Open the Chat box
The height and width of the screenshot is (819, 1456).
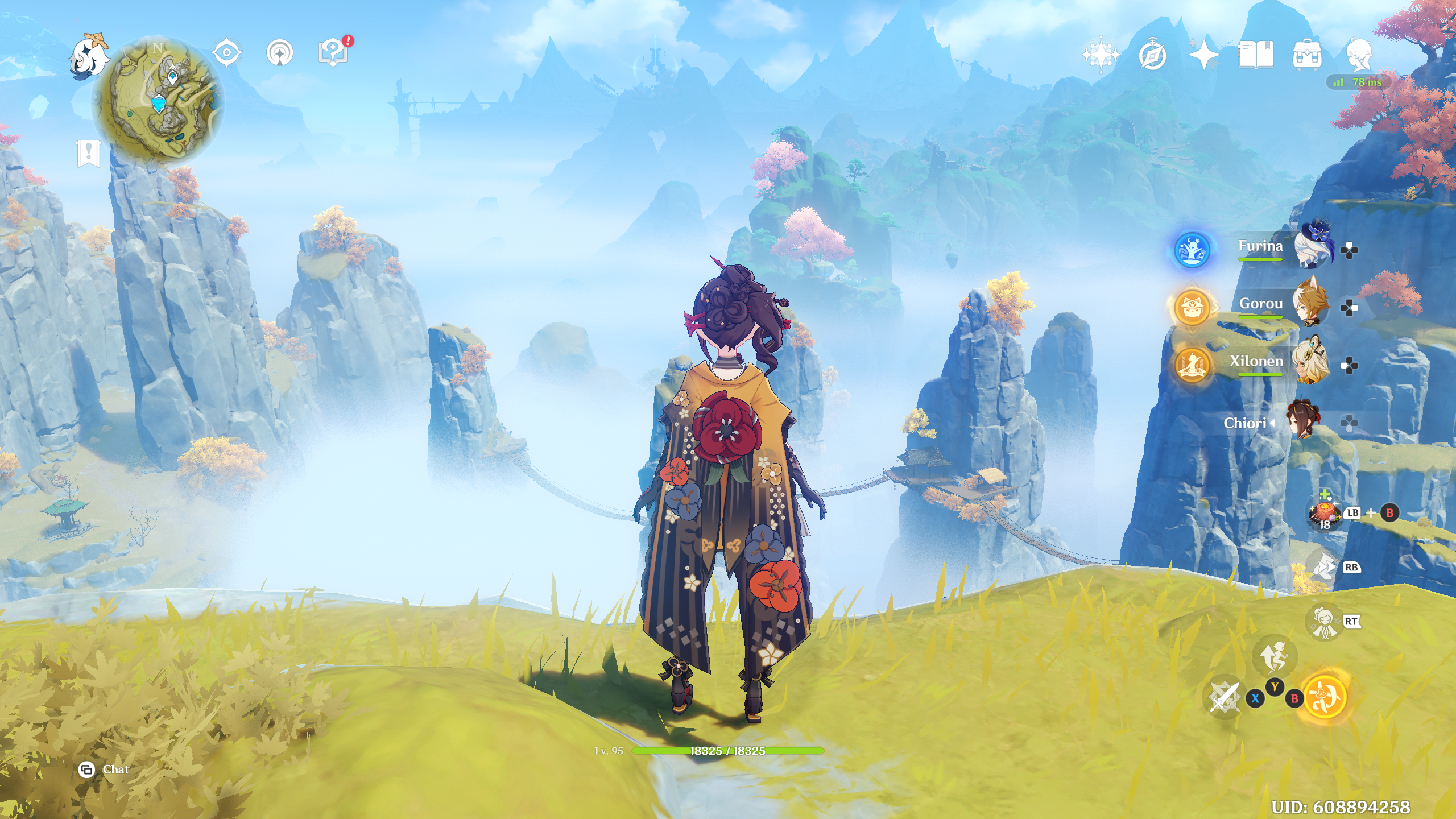[x=105, y=770]
